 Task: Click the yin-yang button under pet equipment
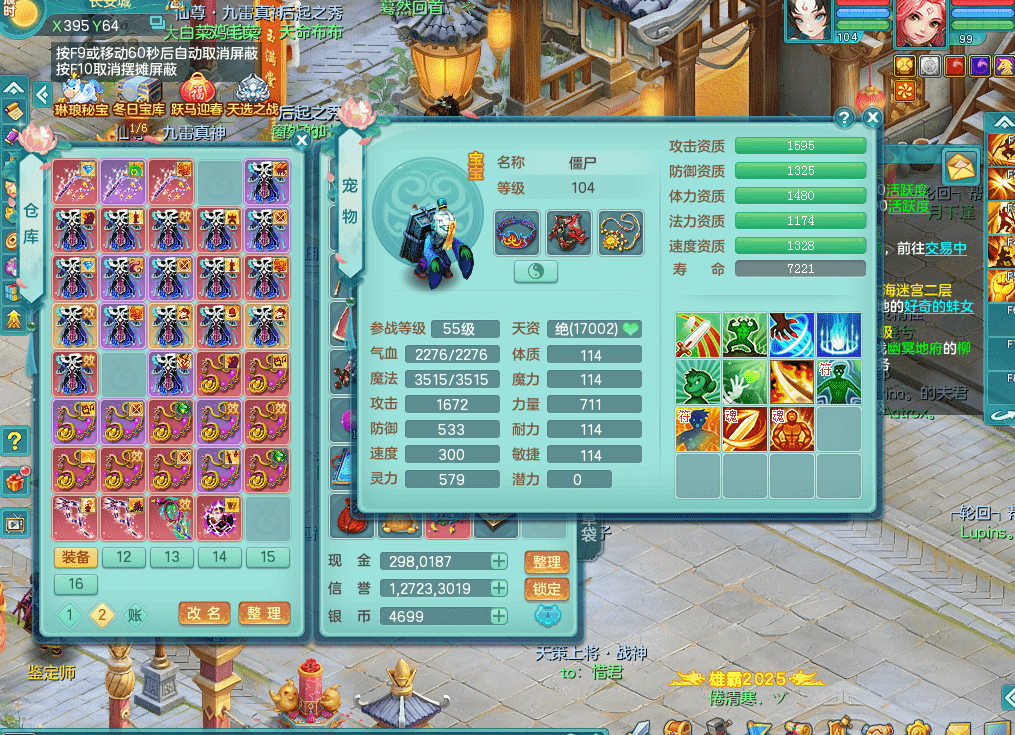pos(536,272)
